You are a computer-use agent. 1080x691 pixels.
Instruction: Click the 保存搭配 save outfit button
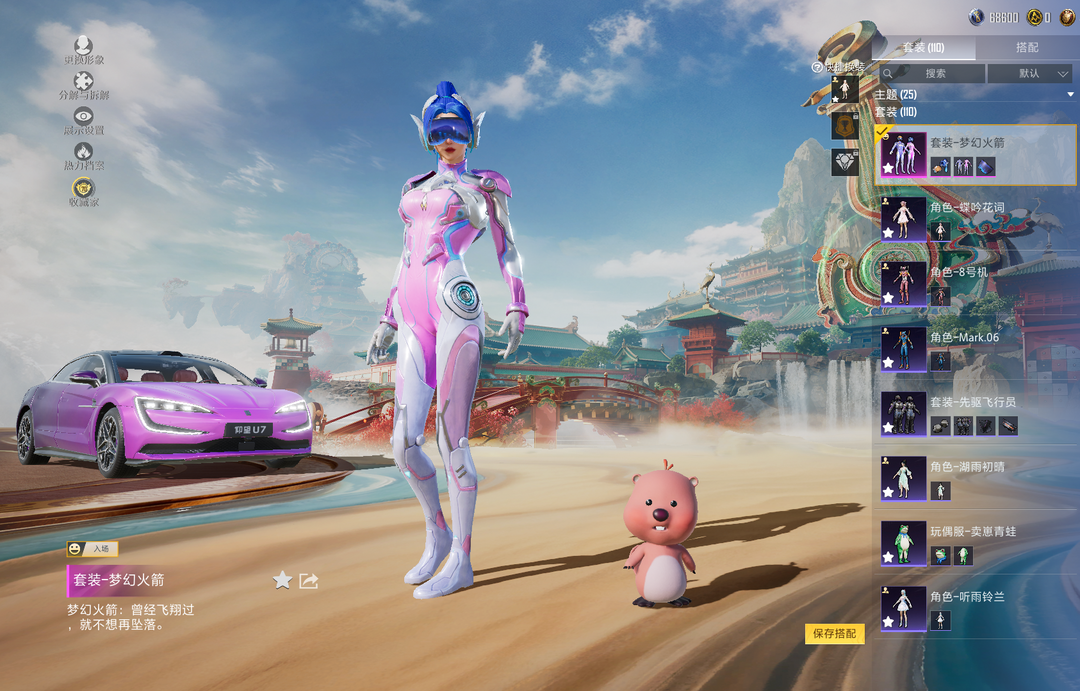point(834,634)
